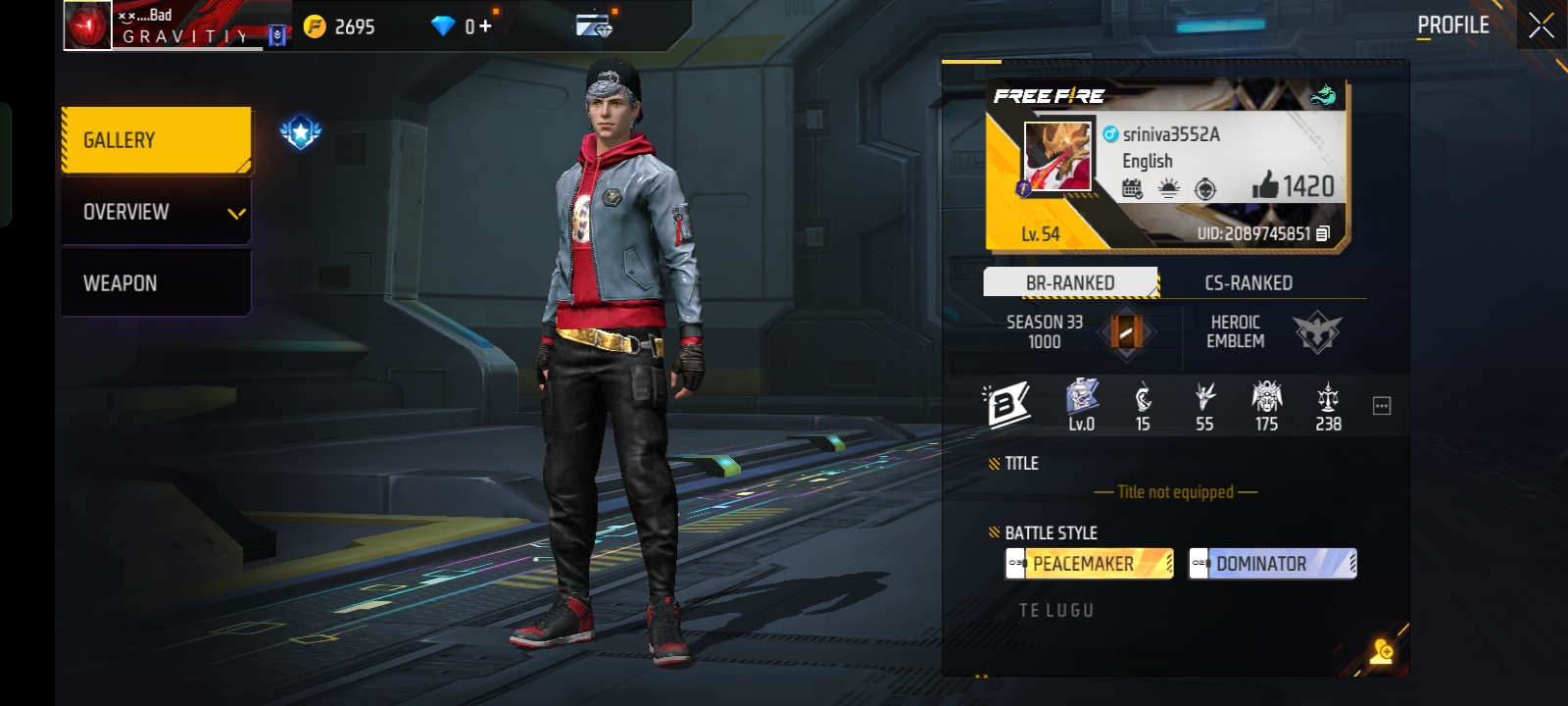Open the Season 33 rank badge
1568x706 pixels.
click(x=1126, y=332)
